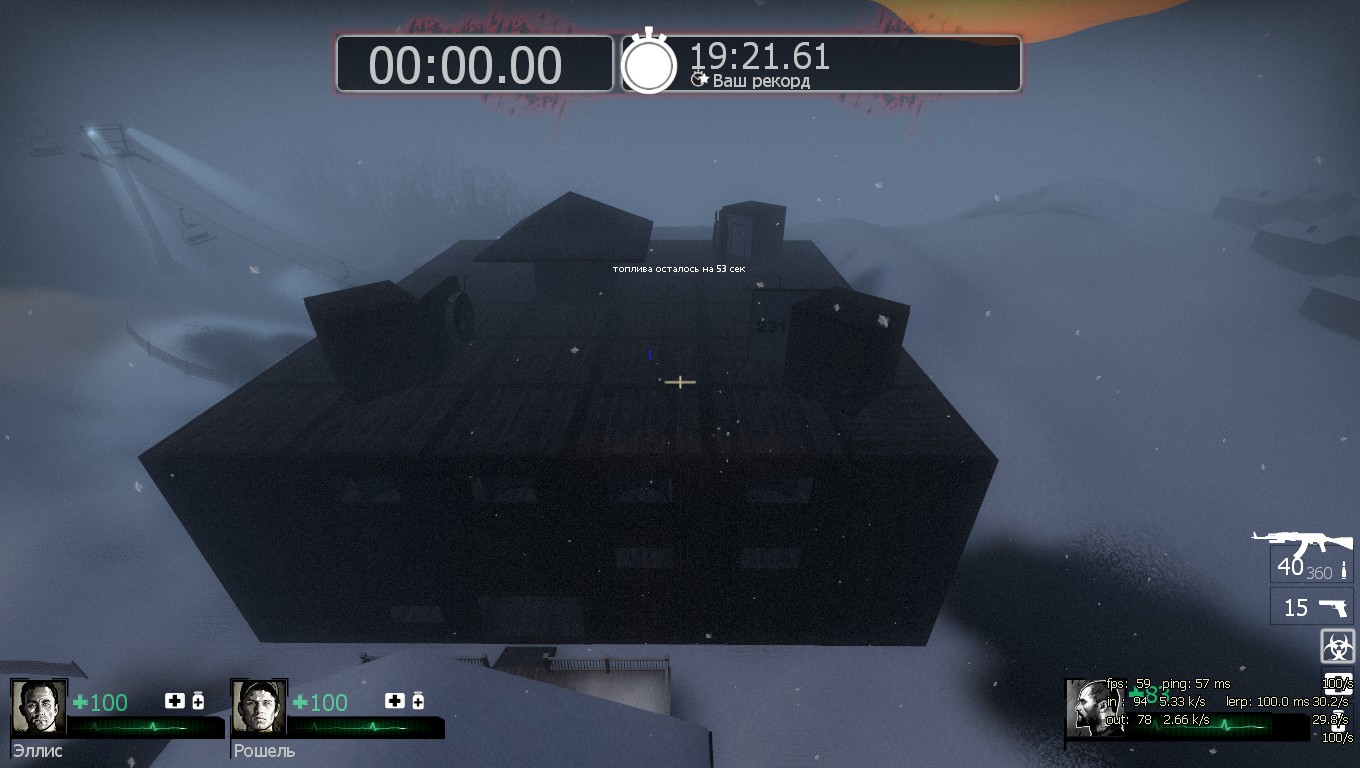
Task: Click the portrait labeled Эллис
Action: 38,707
